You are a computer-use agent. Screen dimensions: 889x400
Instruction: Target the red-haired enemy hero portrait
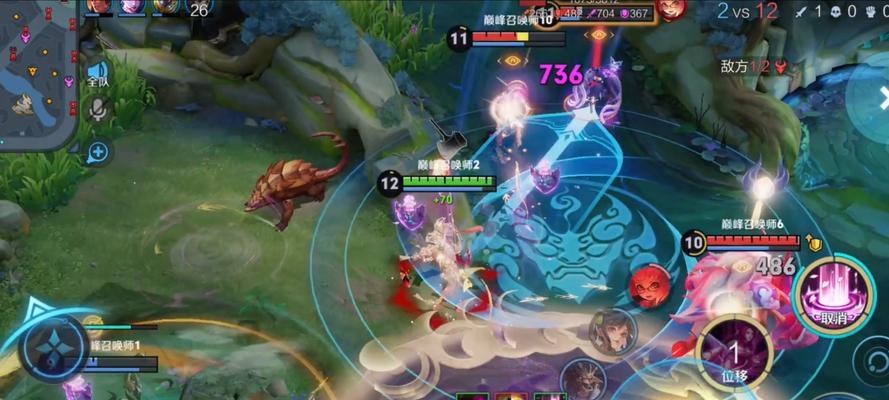649,287
